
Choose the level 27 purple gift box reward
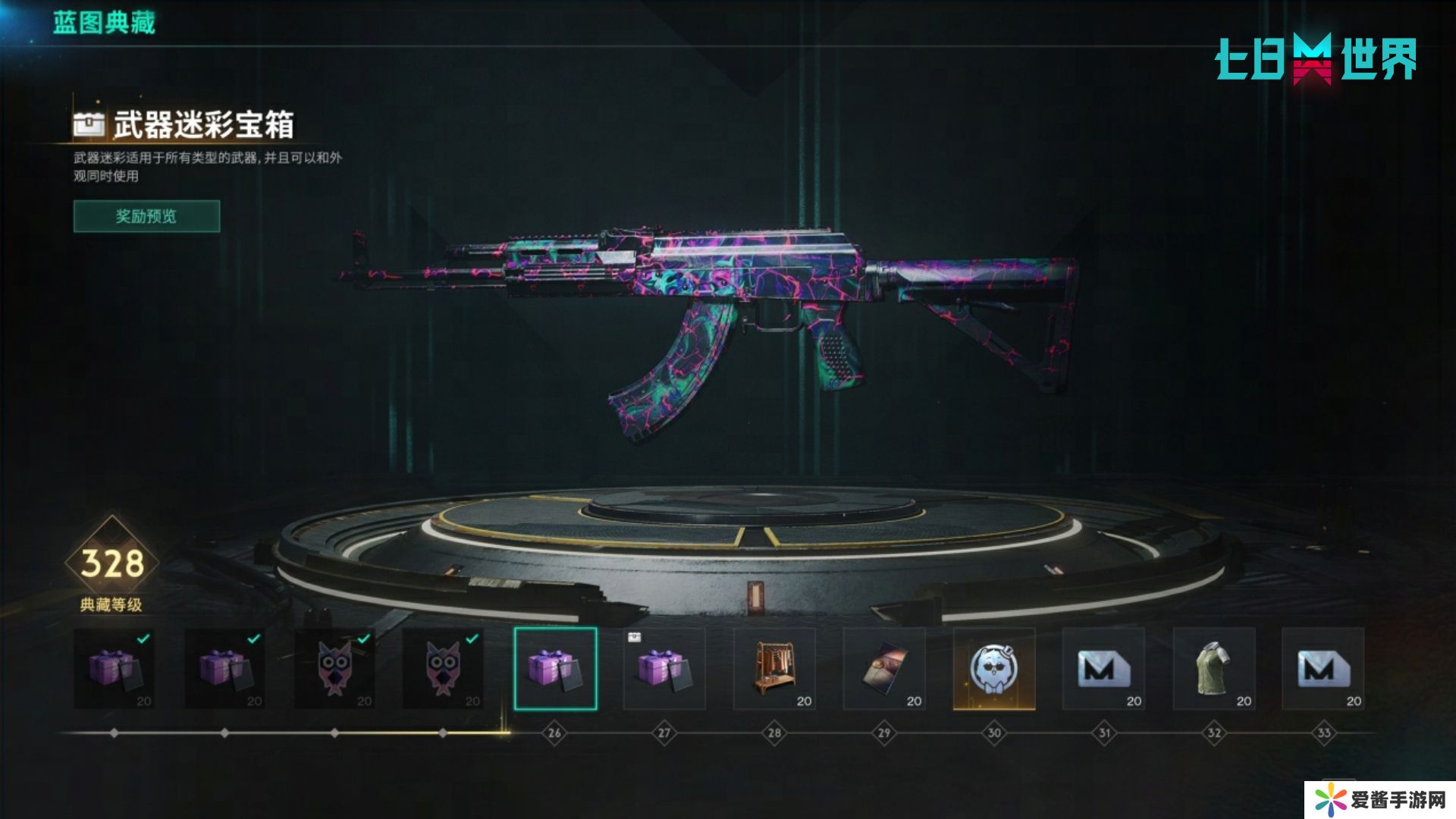coord(664,669)
